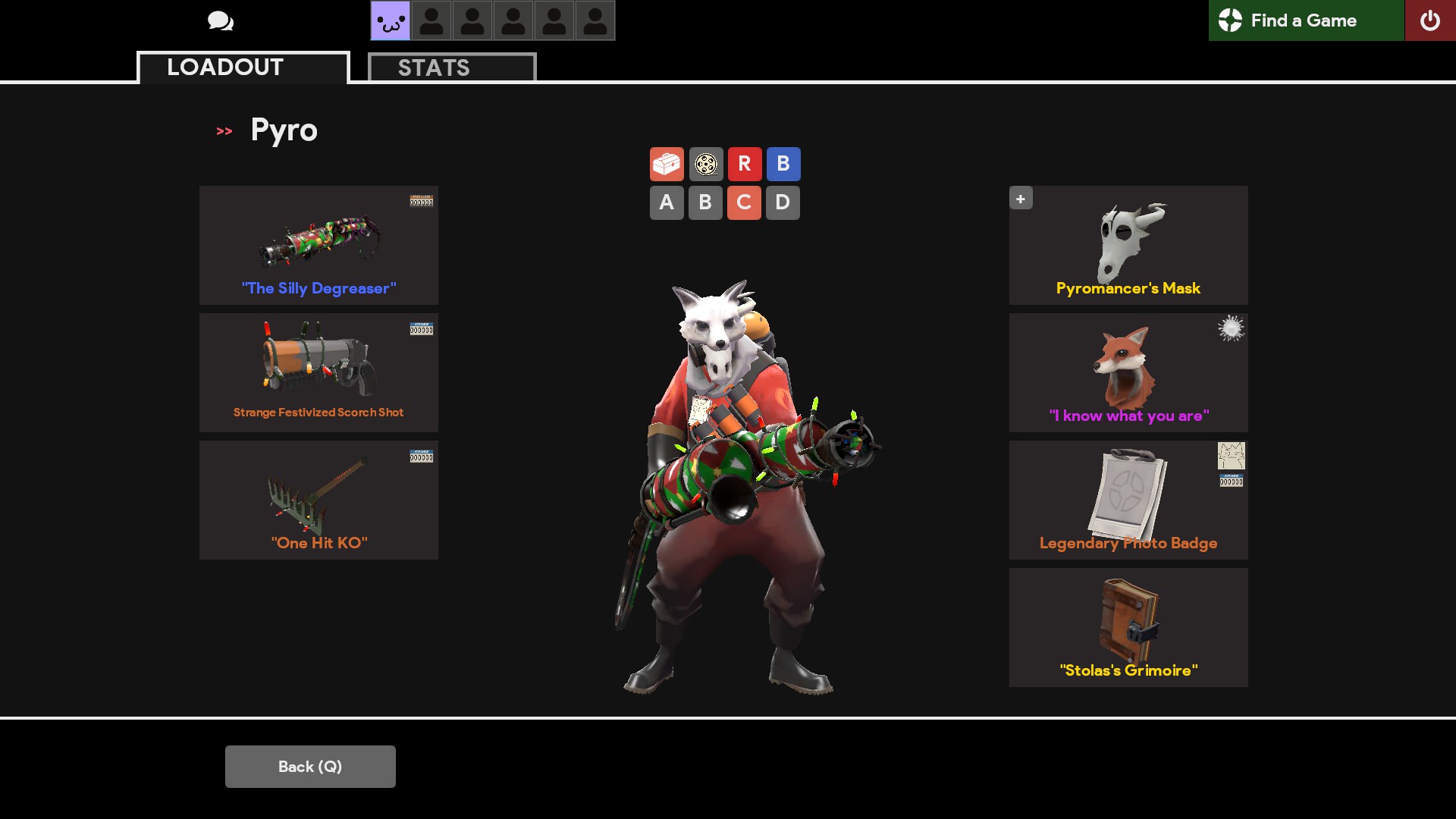Switch to the STATS tab
1456x819 pixels.
434,67
